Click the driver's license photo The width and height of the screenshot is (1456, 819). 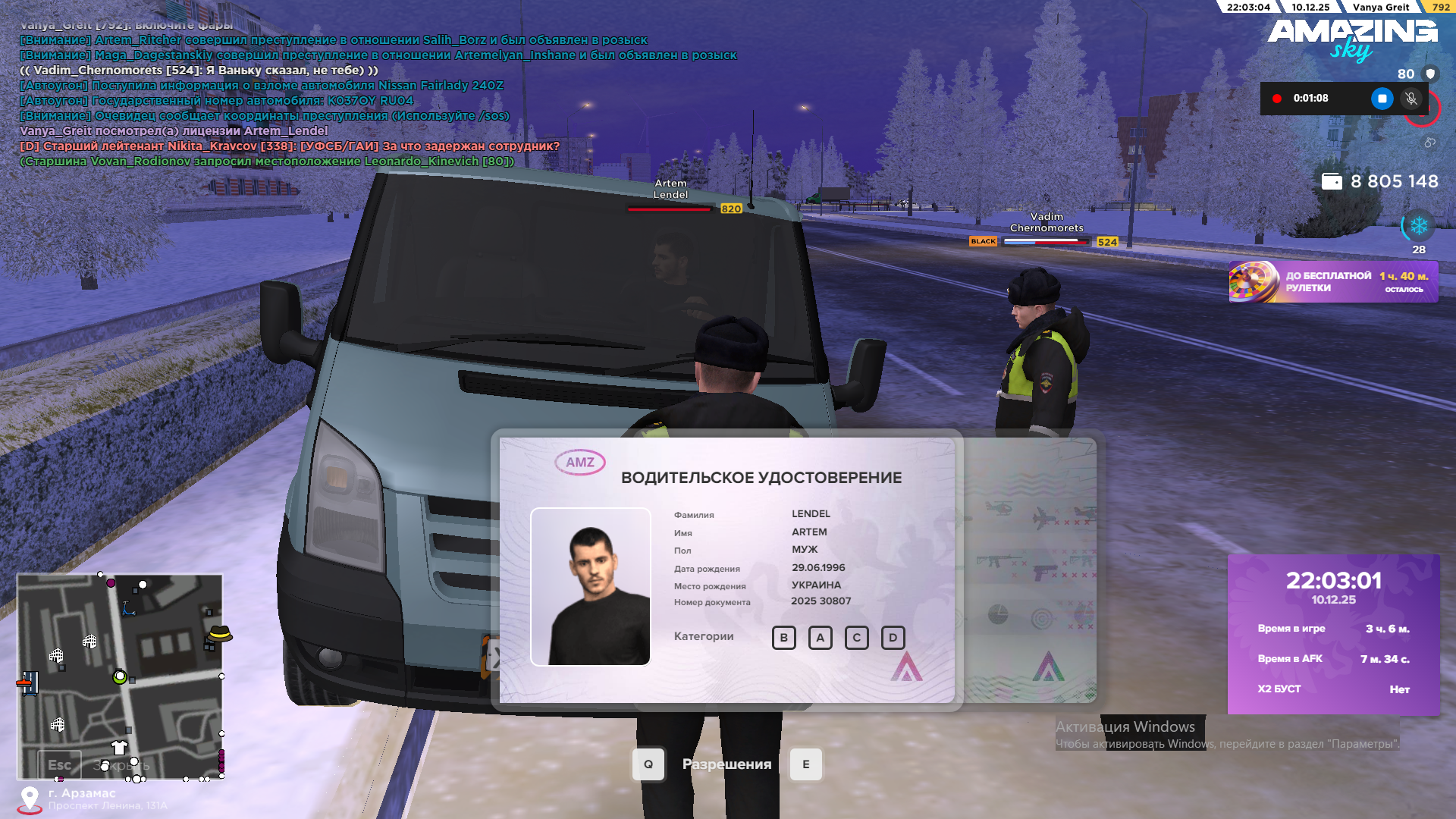591,586
